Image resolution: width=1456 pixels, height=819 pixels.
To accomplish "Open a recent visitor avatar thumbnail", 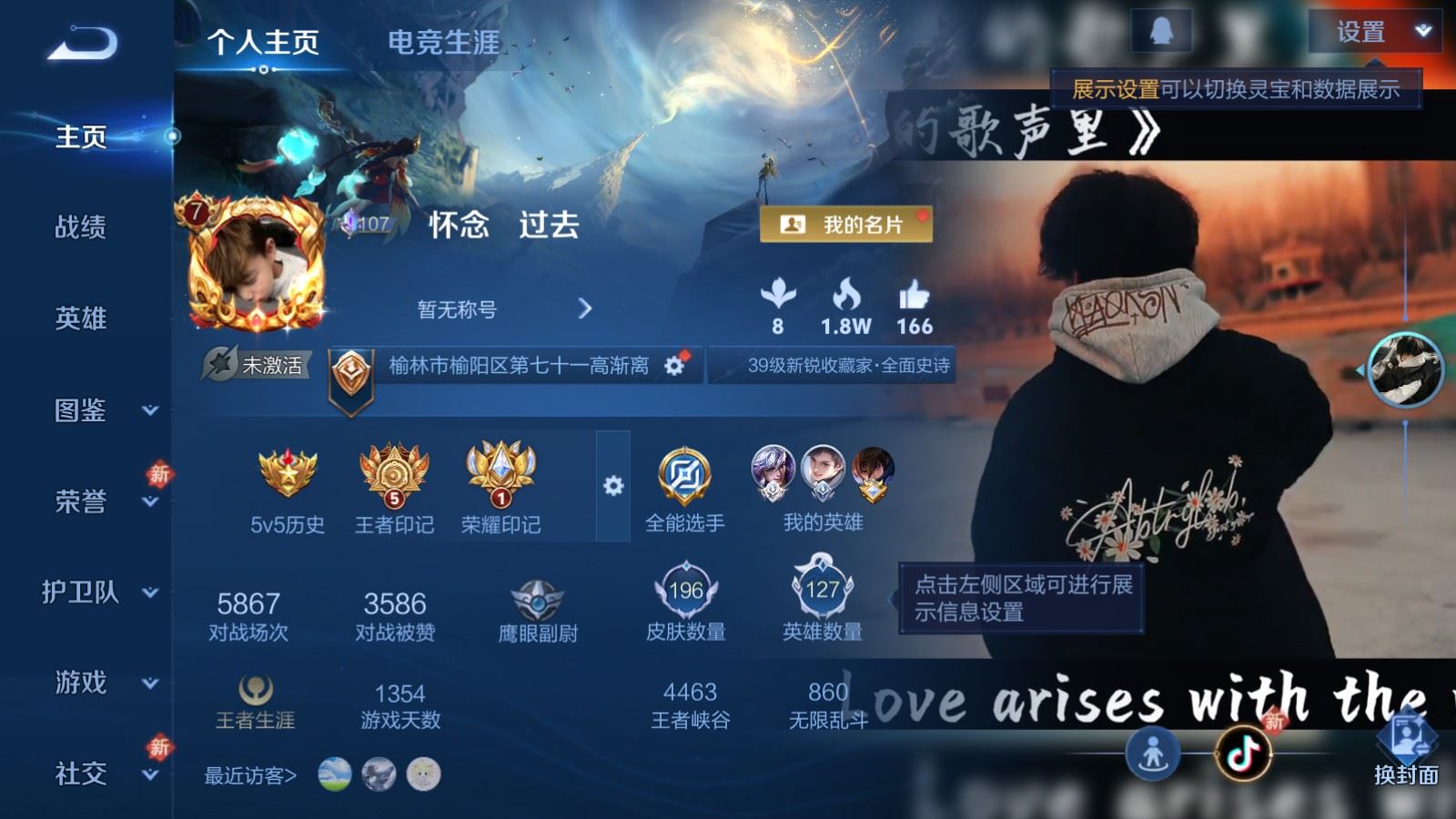I will click(x=337, y=774).
